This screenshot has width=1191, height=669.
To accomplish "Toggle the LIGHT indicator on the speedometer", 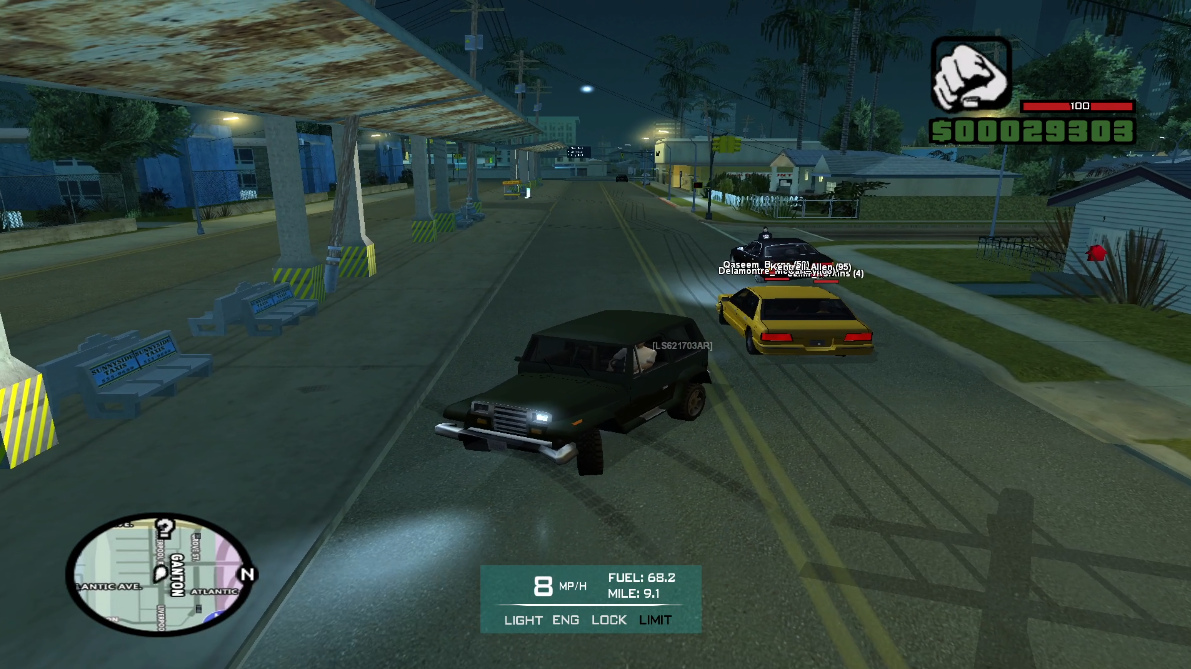I will [x=523, y=620].
